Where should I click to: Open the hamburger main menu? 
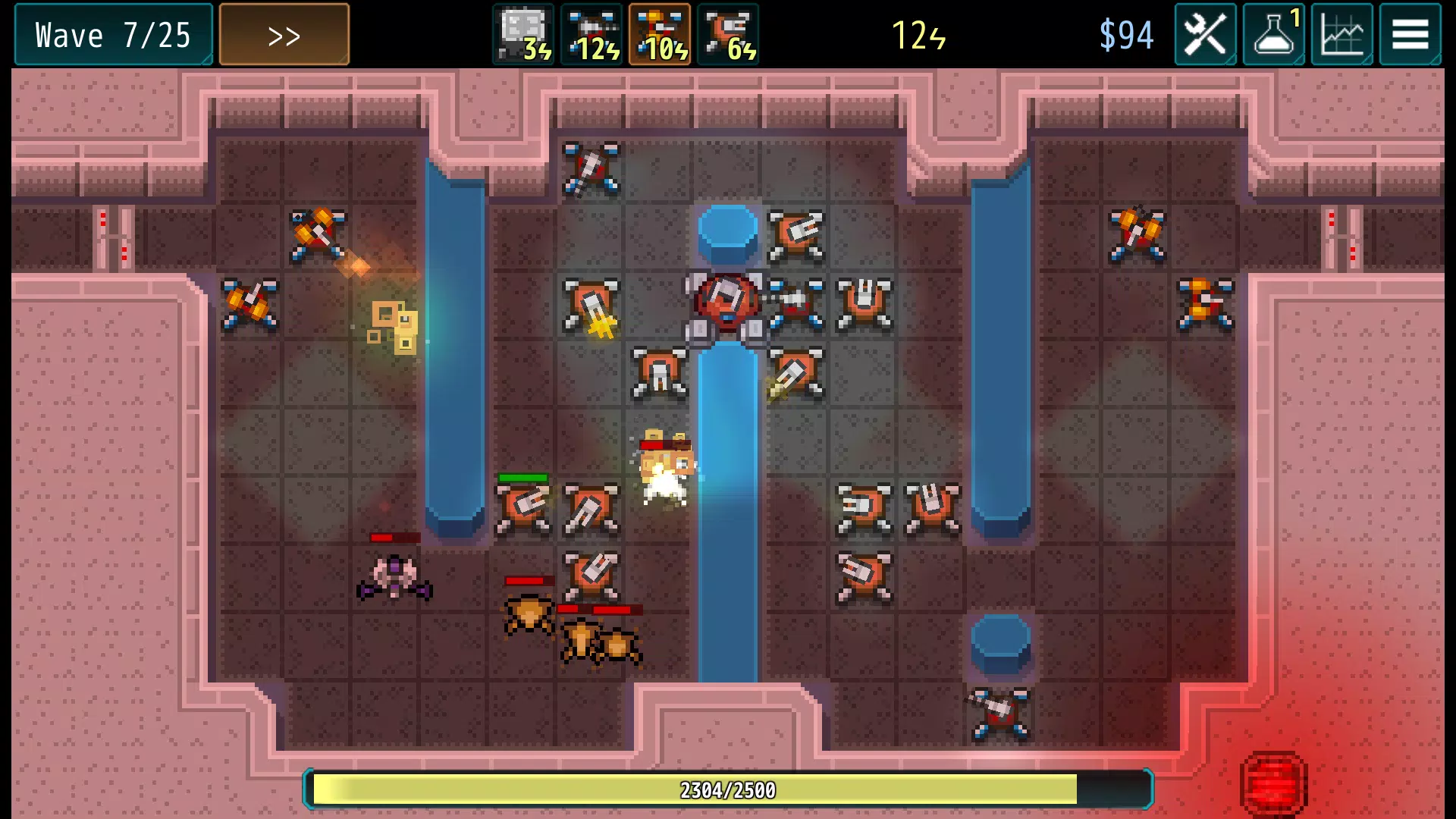(1410, 35)
